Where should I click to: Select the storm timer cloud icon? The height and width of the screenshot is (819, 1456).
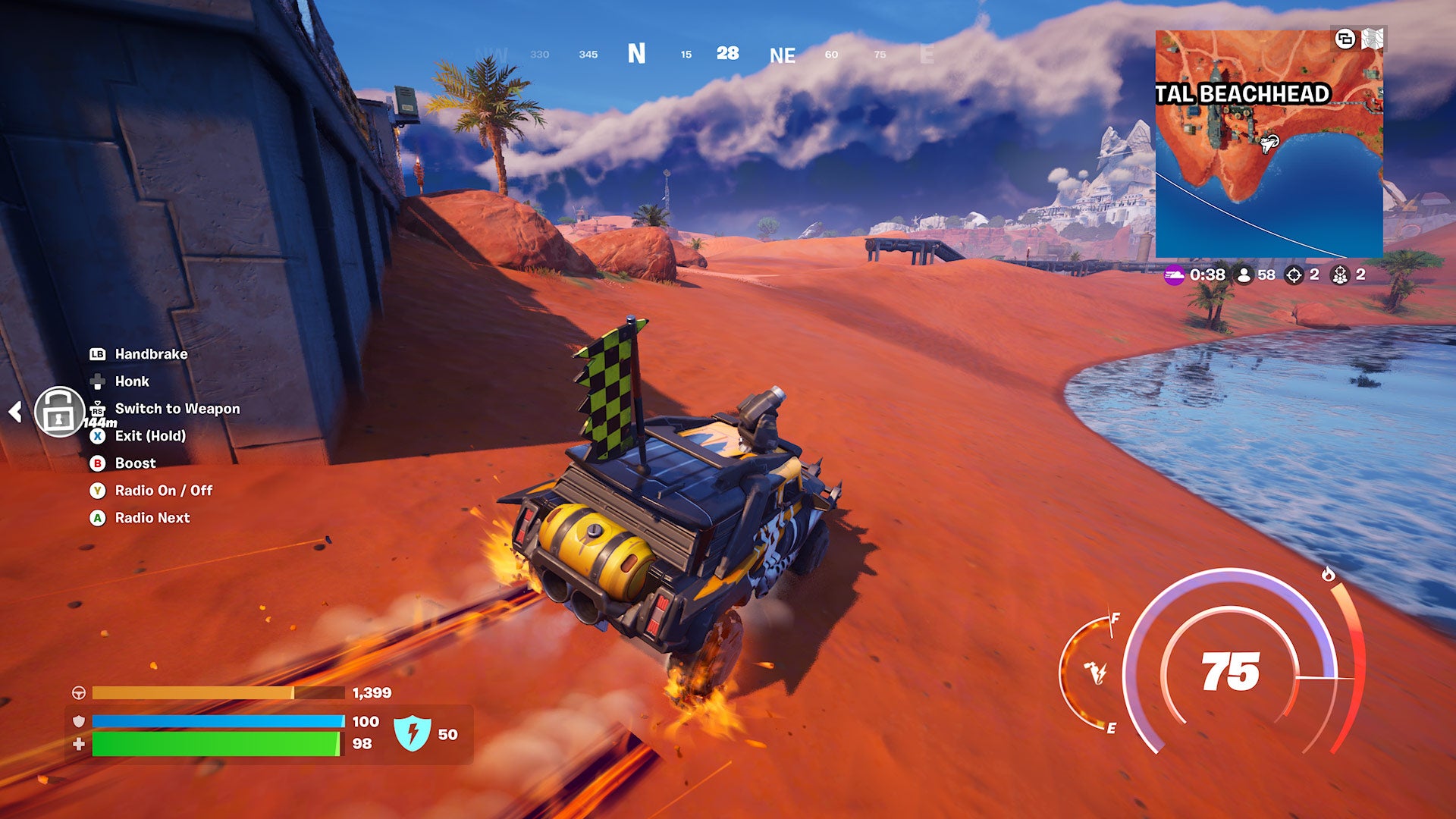coord(1174,276)
